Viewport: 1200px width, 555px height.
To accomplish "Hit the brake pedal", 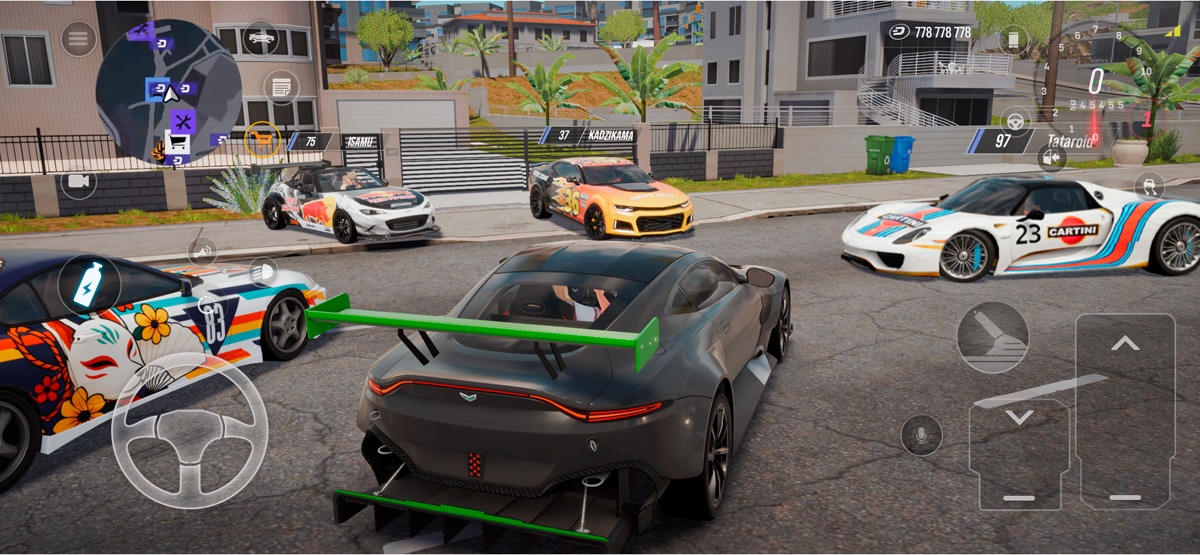I will click(x=1018, y=454).
